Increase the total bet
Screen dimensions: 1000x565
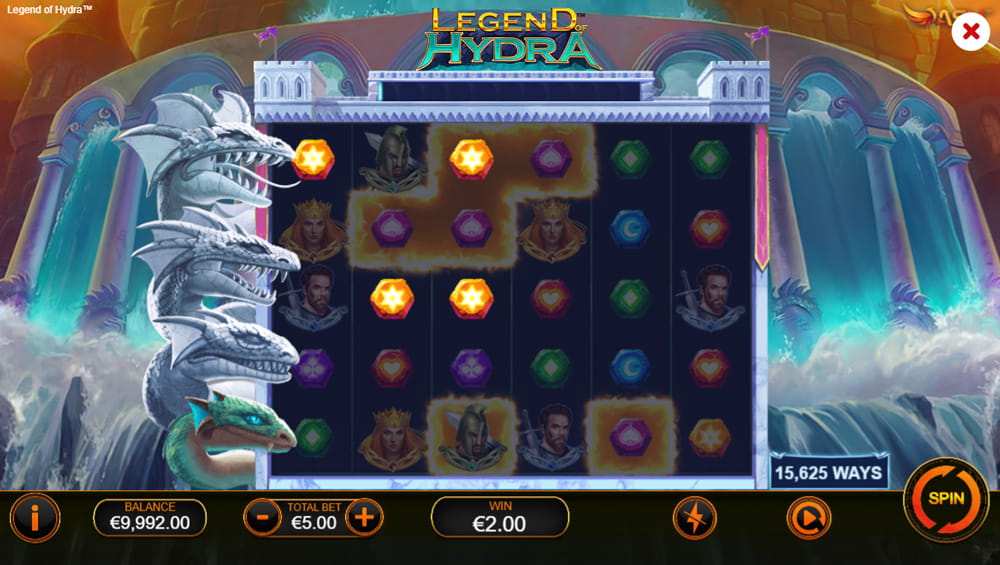[364, 517]
